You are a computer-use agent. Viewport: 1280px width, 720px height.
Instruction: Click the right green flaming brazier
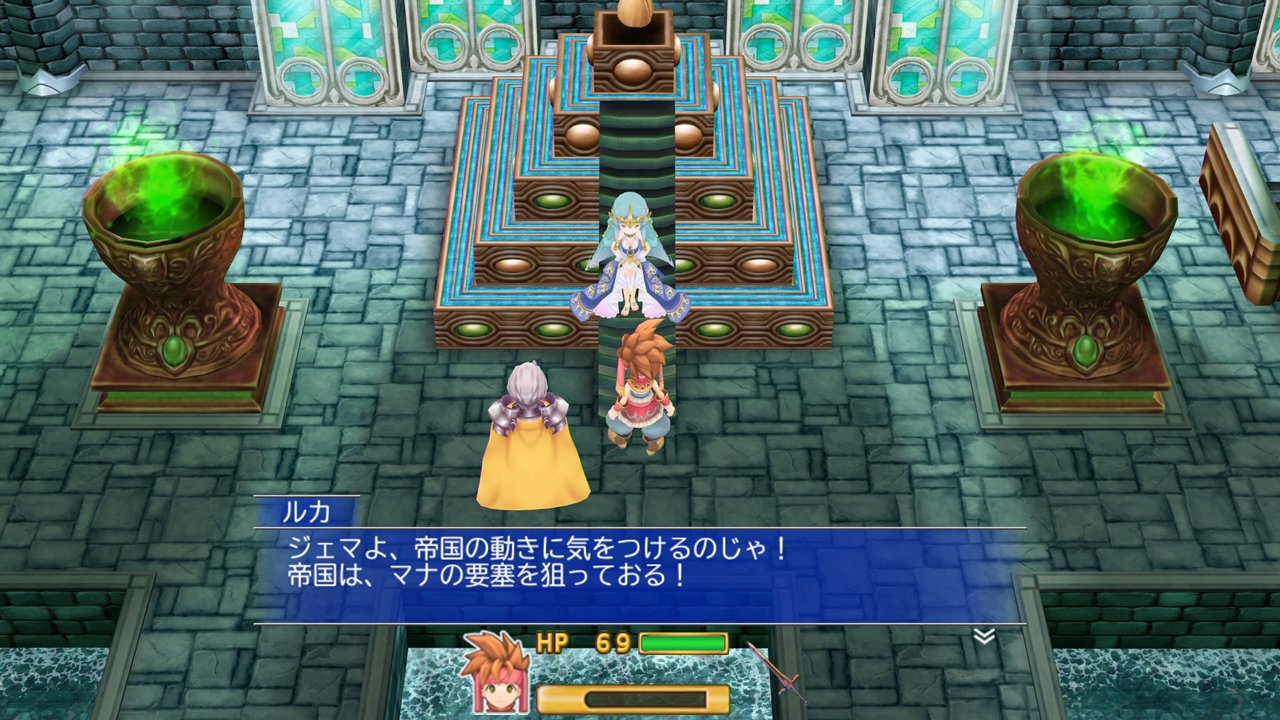(1096, 200)
